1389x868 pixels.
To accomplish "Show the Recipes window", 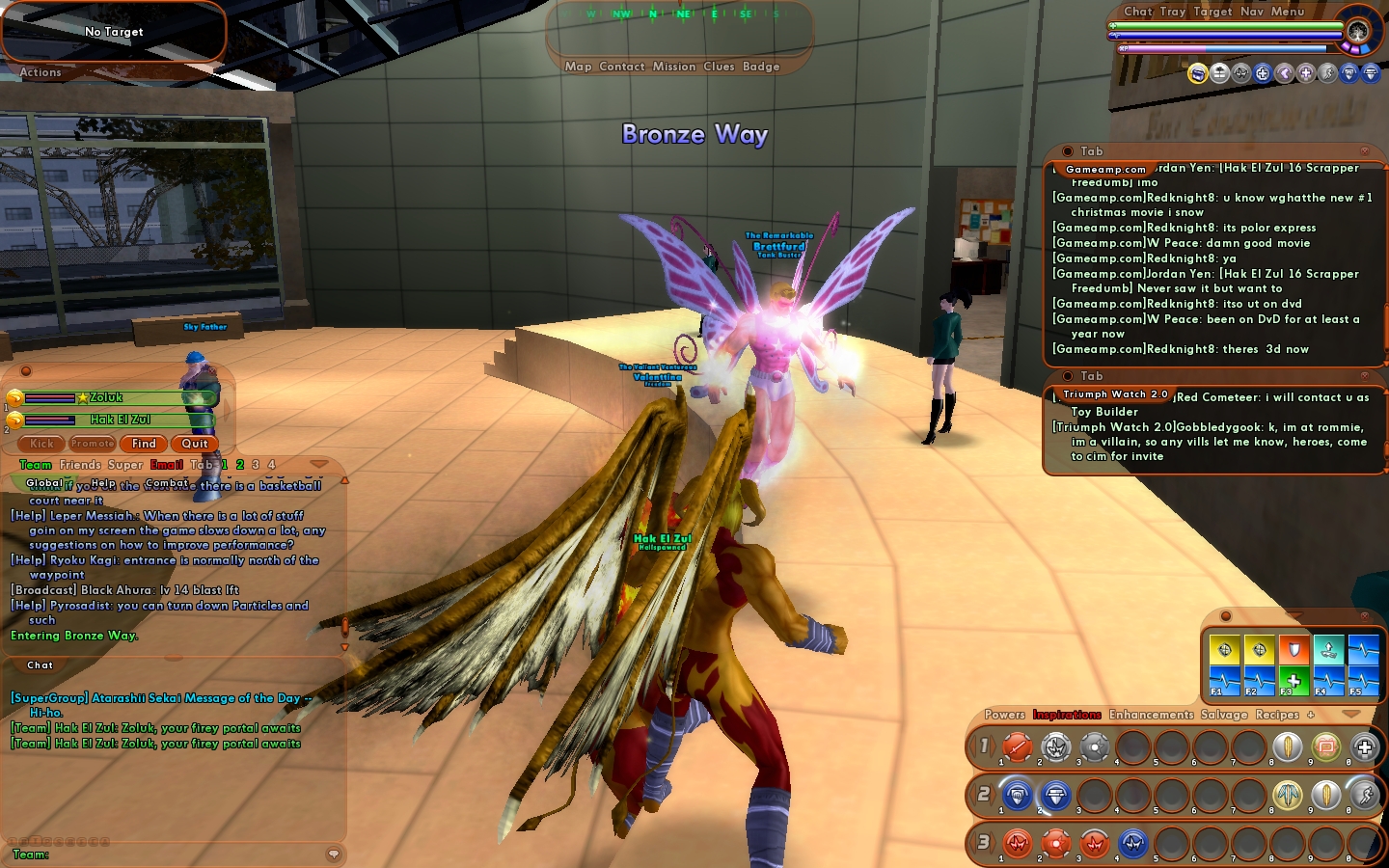I will (1277, 715).
